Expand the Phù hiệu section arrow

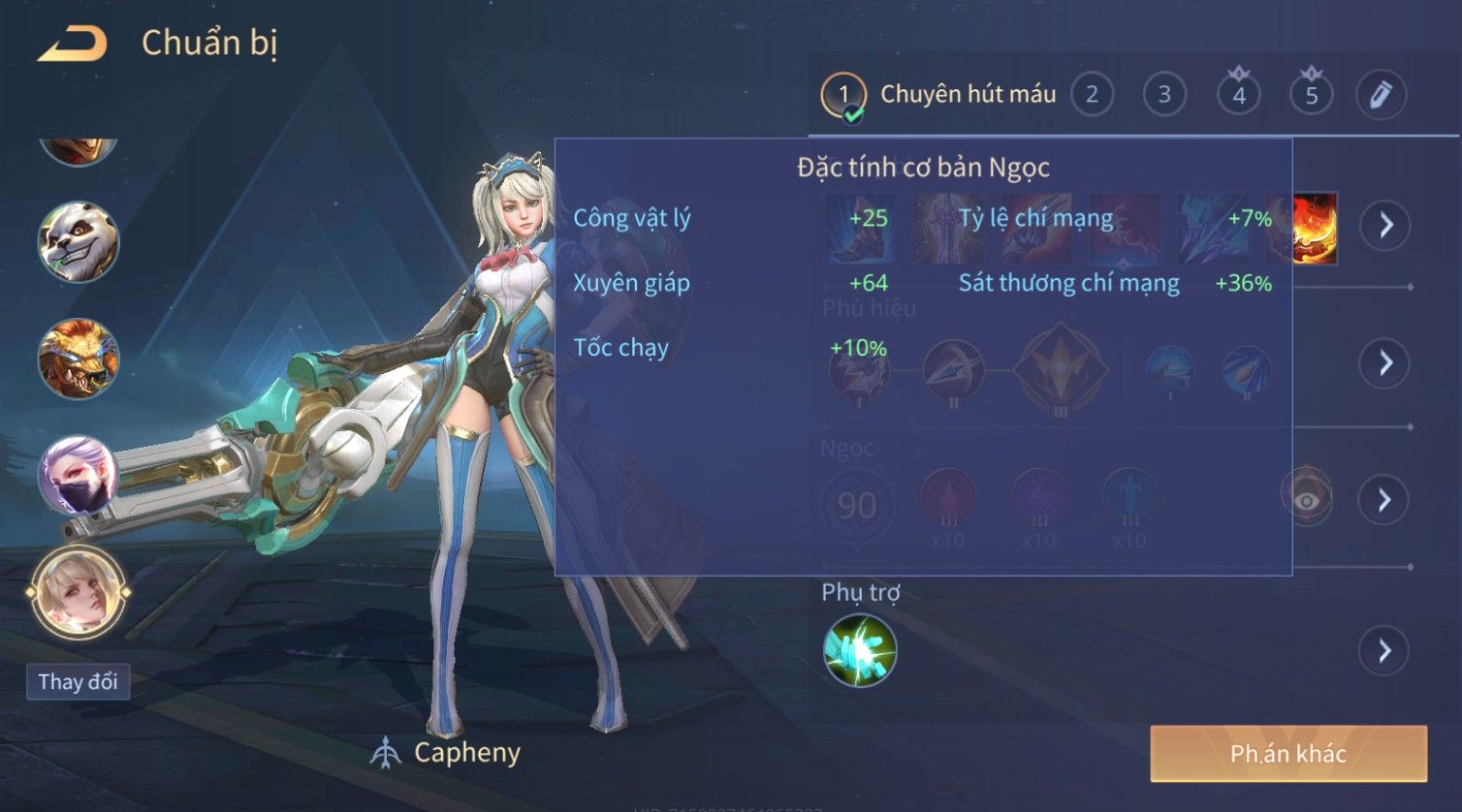tap(1385, 362)
